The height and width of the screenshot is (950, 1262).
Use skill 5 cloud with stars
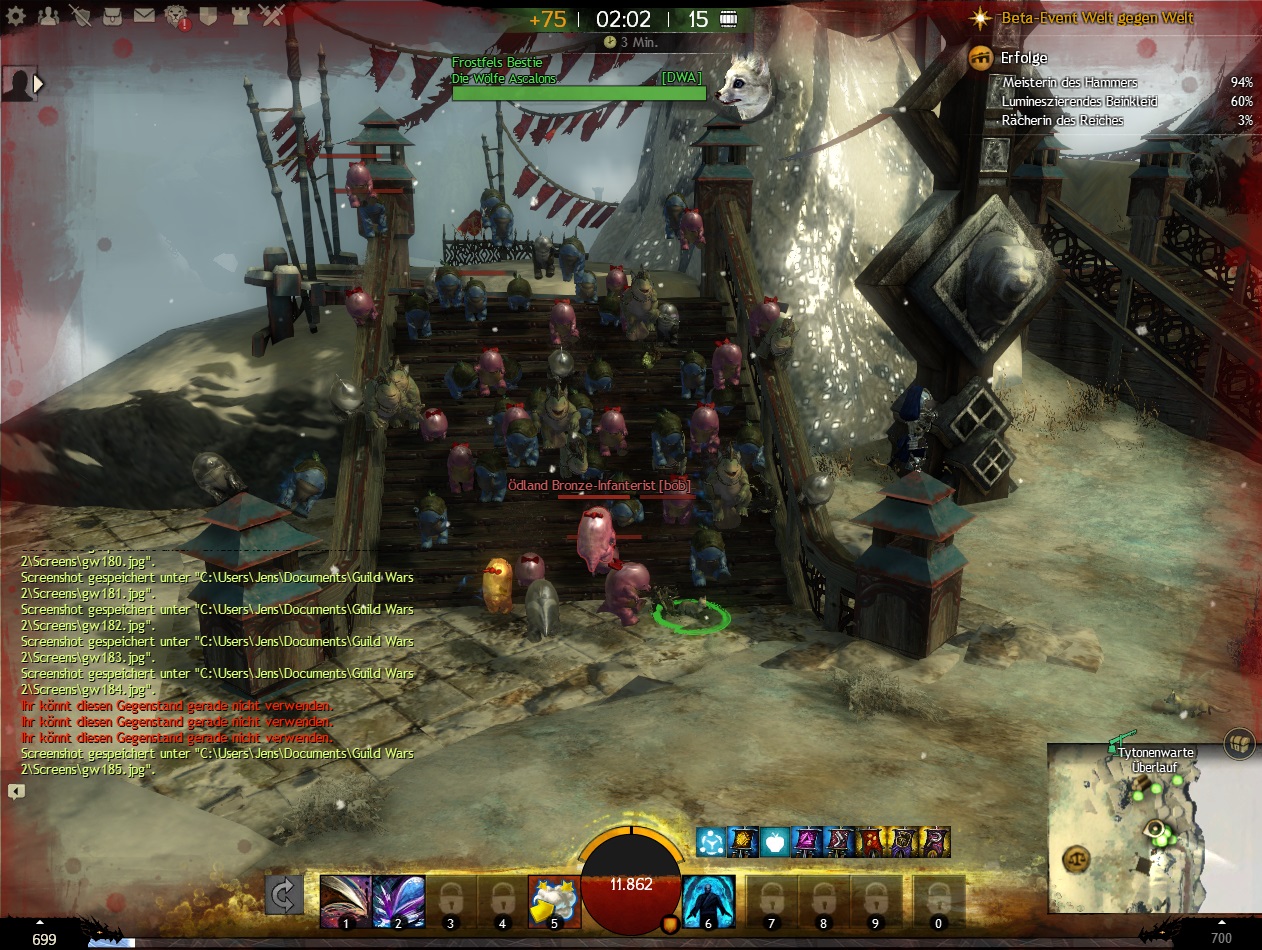coord(554,901)
